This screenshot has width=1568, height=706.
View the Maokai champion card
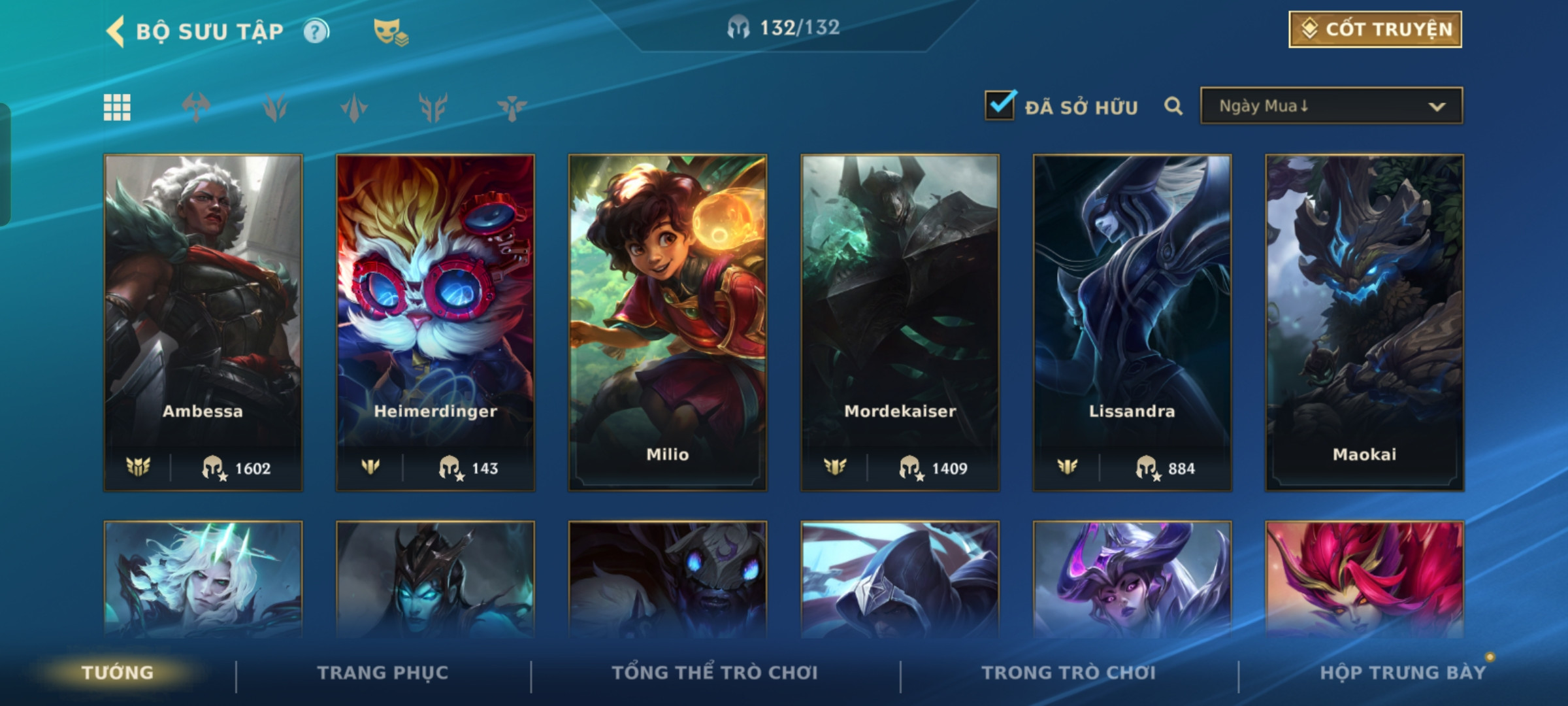[1364, 322]
